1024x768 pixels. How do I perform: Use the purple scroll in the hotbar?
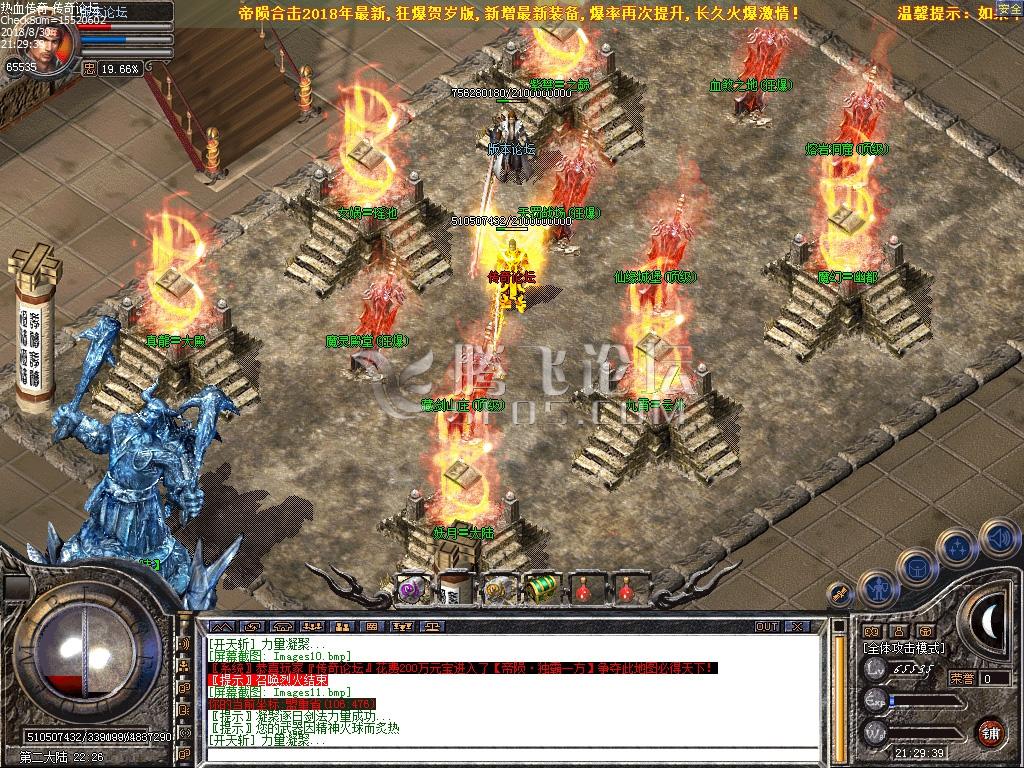tap(411, 589)
